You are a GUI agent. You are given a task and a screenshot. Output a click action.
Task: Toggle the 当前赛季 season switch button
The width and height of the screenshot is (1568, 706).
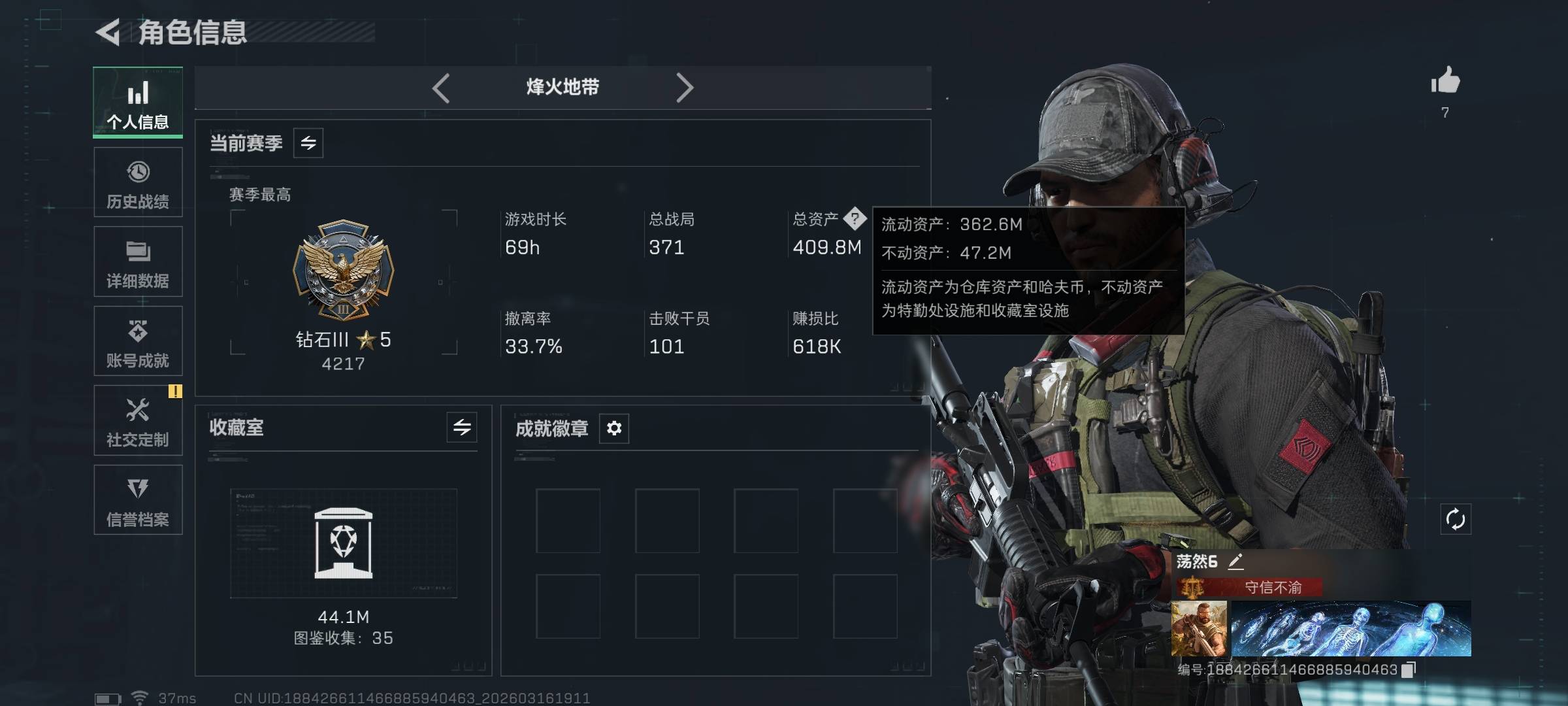click(308, 143)
